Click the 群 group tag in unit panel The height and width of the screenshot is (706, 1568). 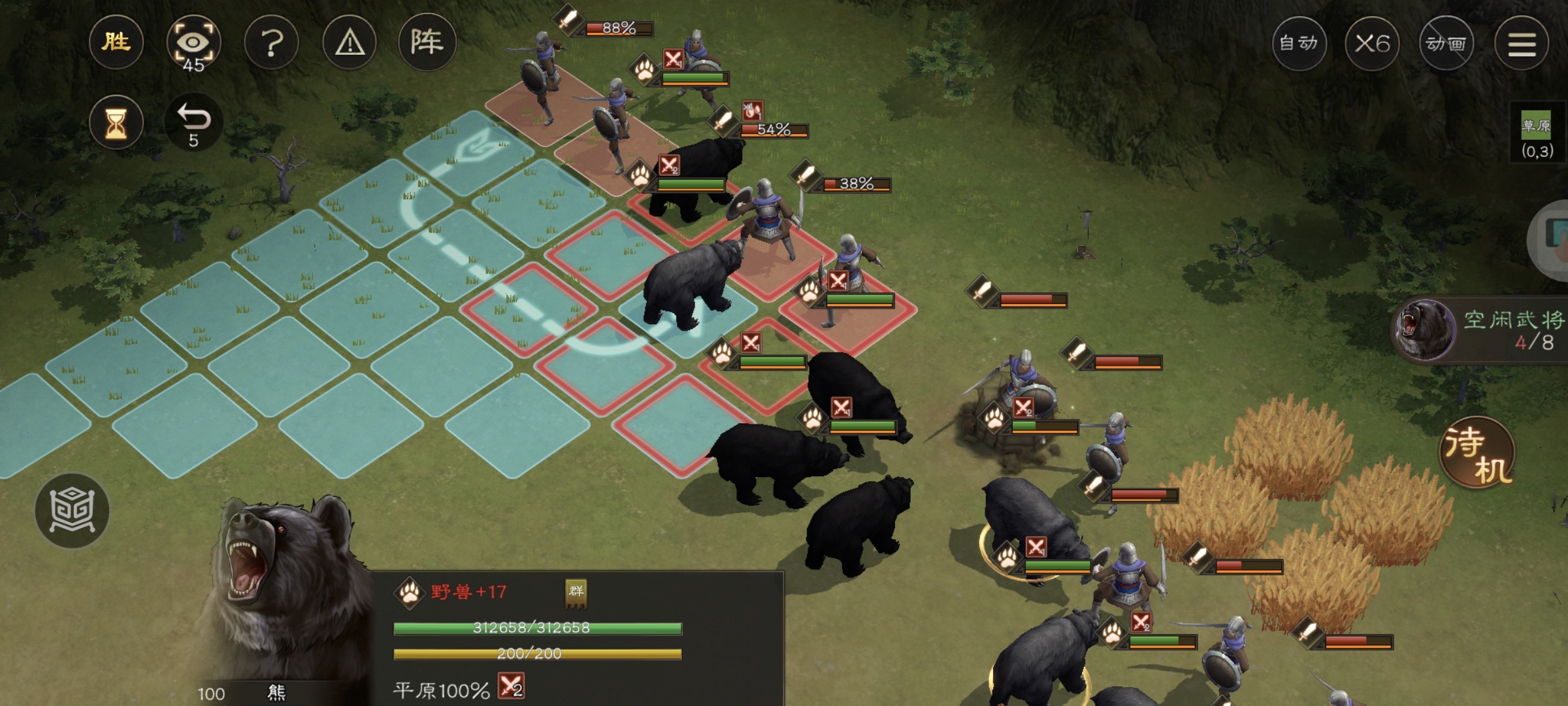576,592
